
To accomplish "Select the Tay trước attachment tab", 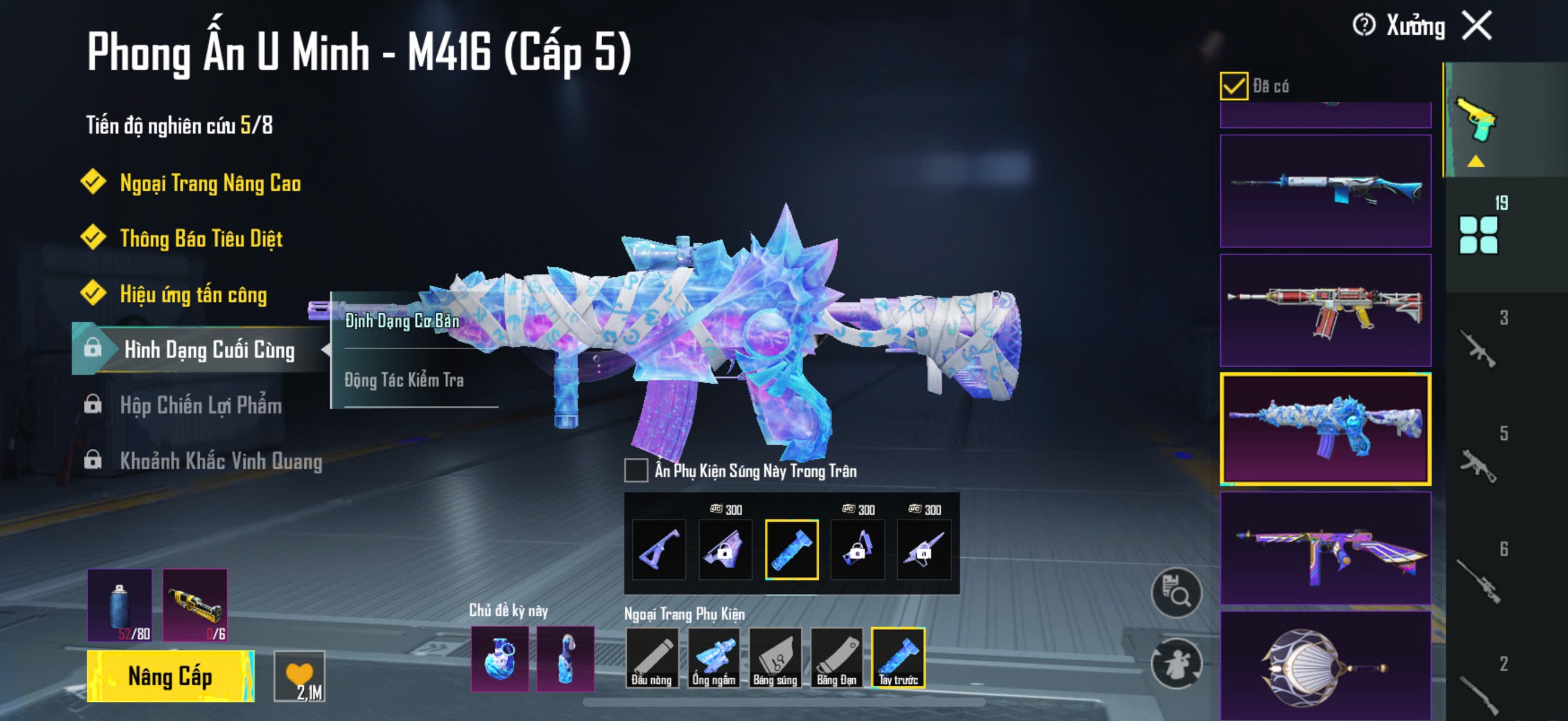I will (898, 658).
